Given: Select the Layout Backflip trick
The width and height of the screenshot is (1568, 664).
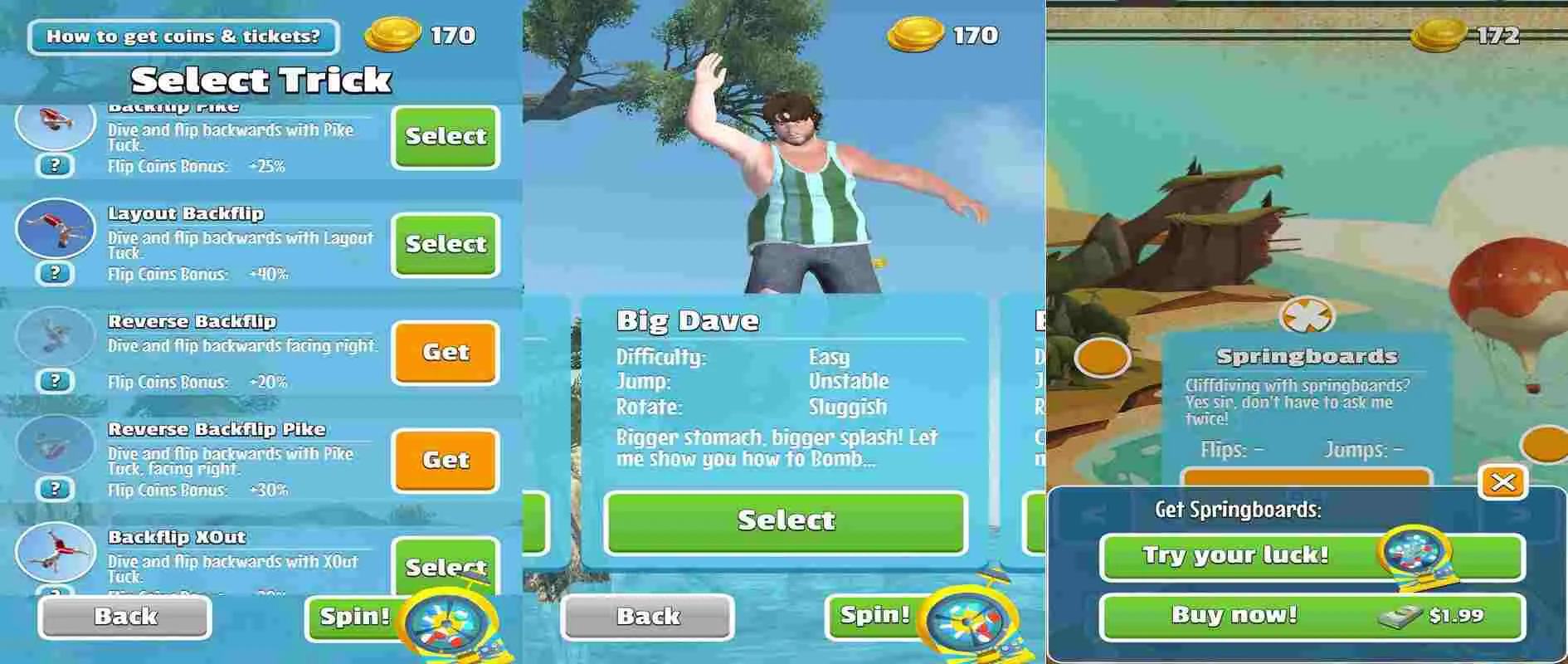Looking at the screenshot, I should tap(445, 245).
